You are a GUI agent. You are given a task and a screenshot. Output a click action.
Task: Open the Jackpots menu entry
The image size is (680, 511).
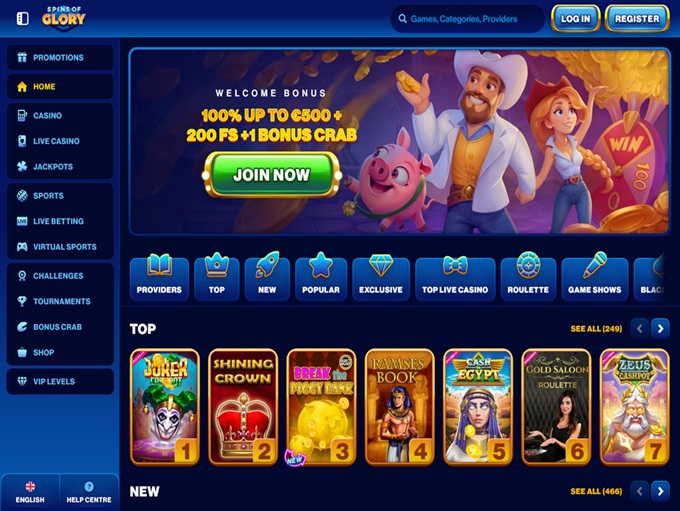tap(60, 167)
